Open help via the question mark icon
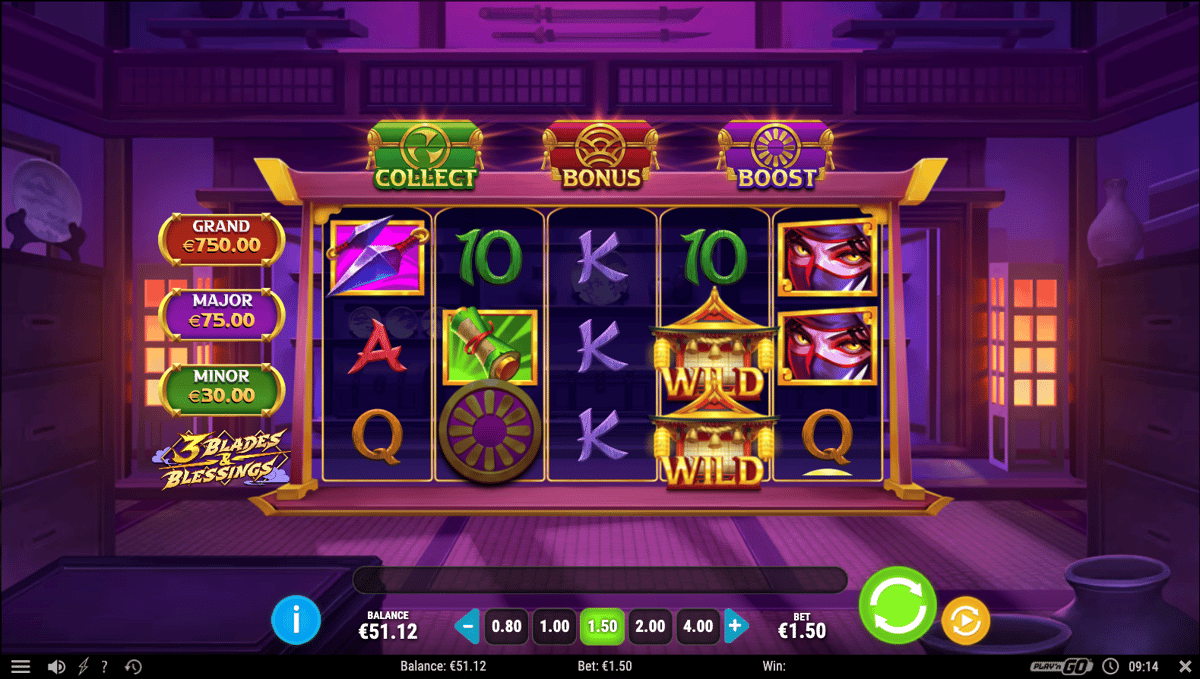1200x679 pixels. coord(105,667)
